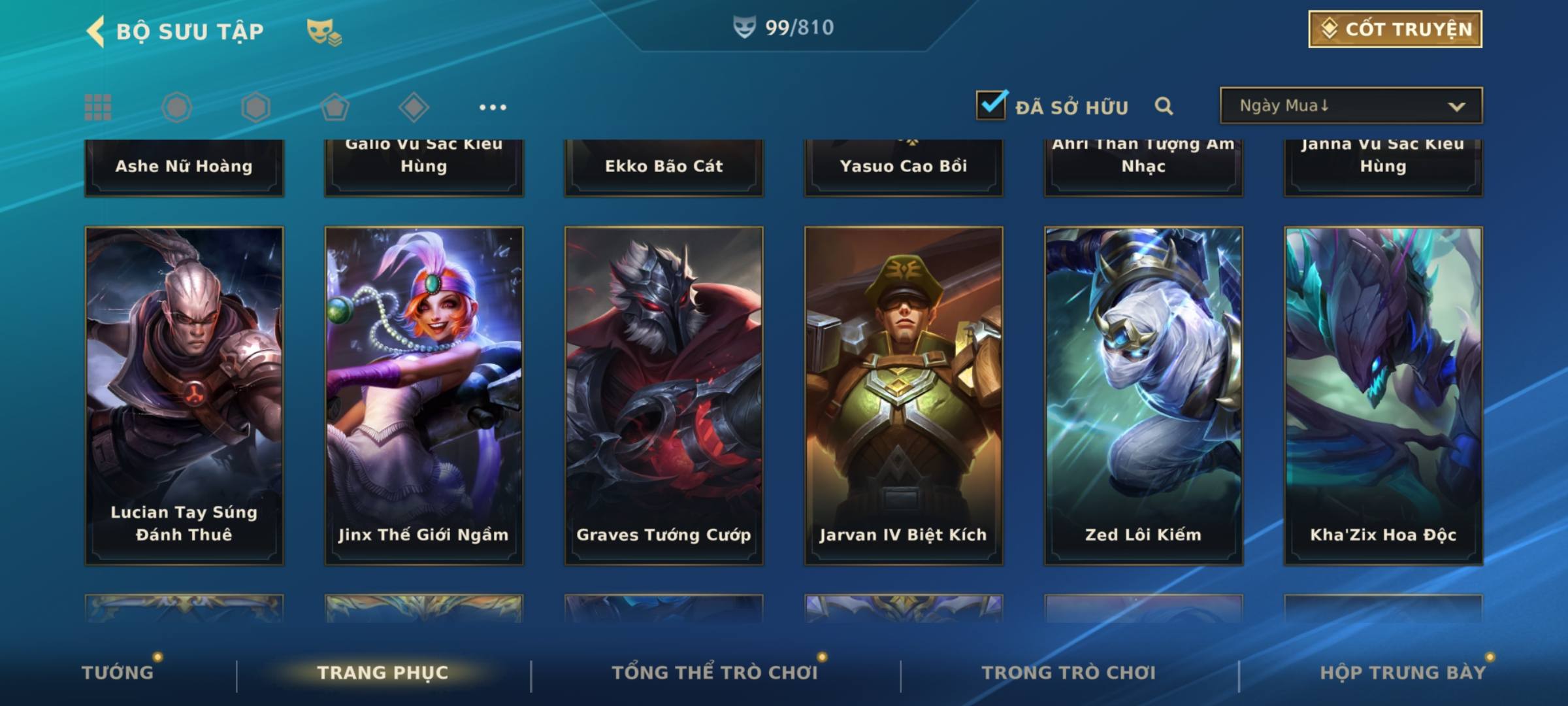Select Lucian Tay Súng Đánh Thuê skin
1568x706 pixels.
184,395
